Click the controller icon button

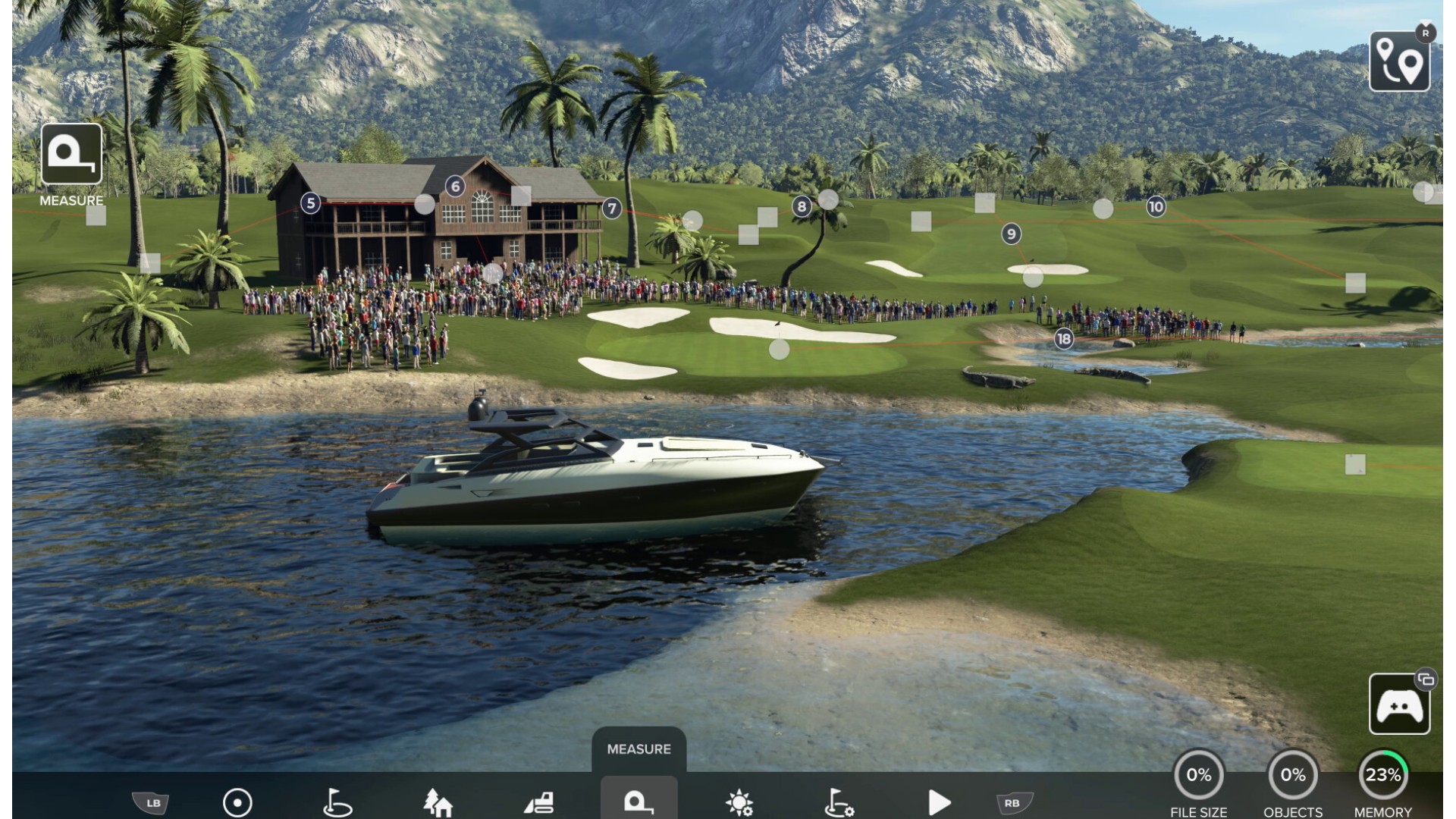[1399, 704]
